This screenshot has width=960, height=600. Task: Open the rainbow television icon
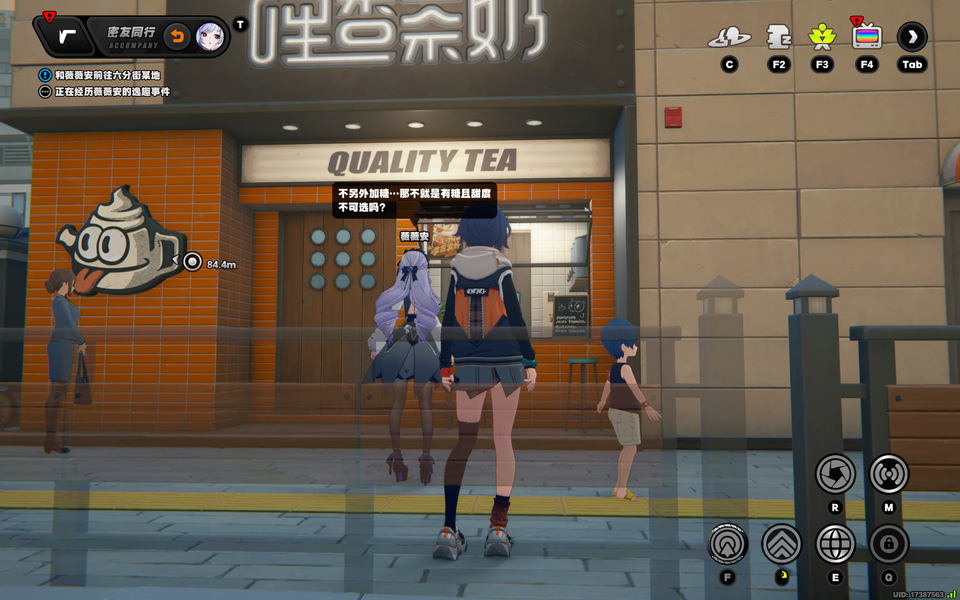click(867, 37)
